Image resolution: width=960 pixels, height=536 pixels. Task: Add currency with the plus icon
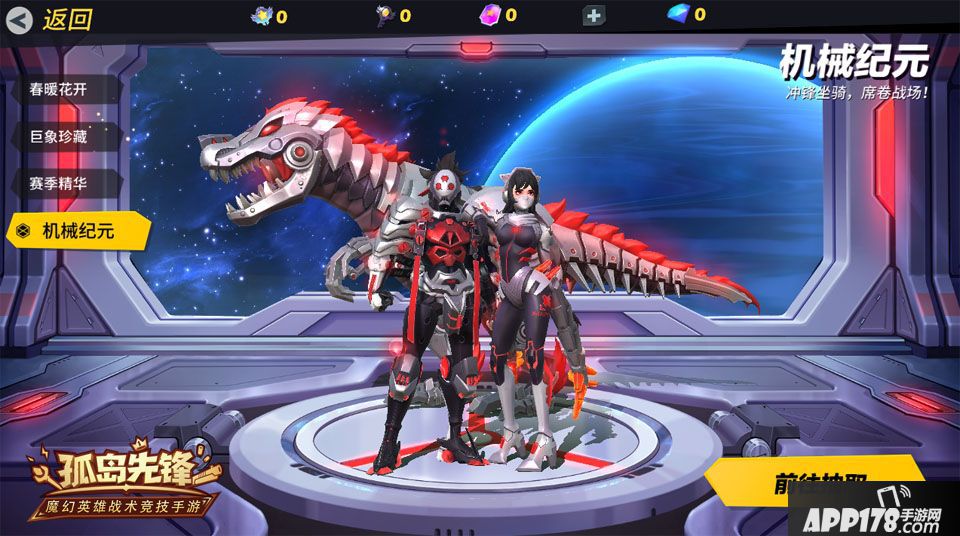(x=594, y=16)
